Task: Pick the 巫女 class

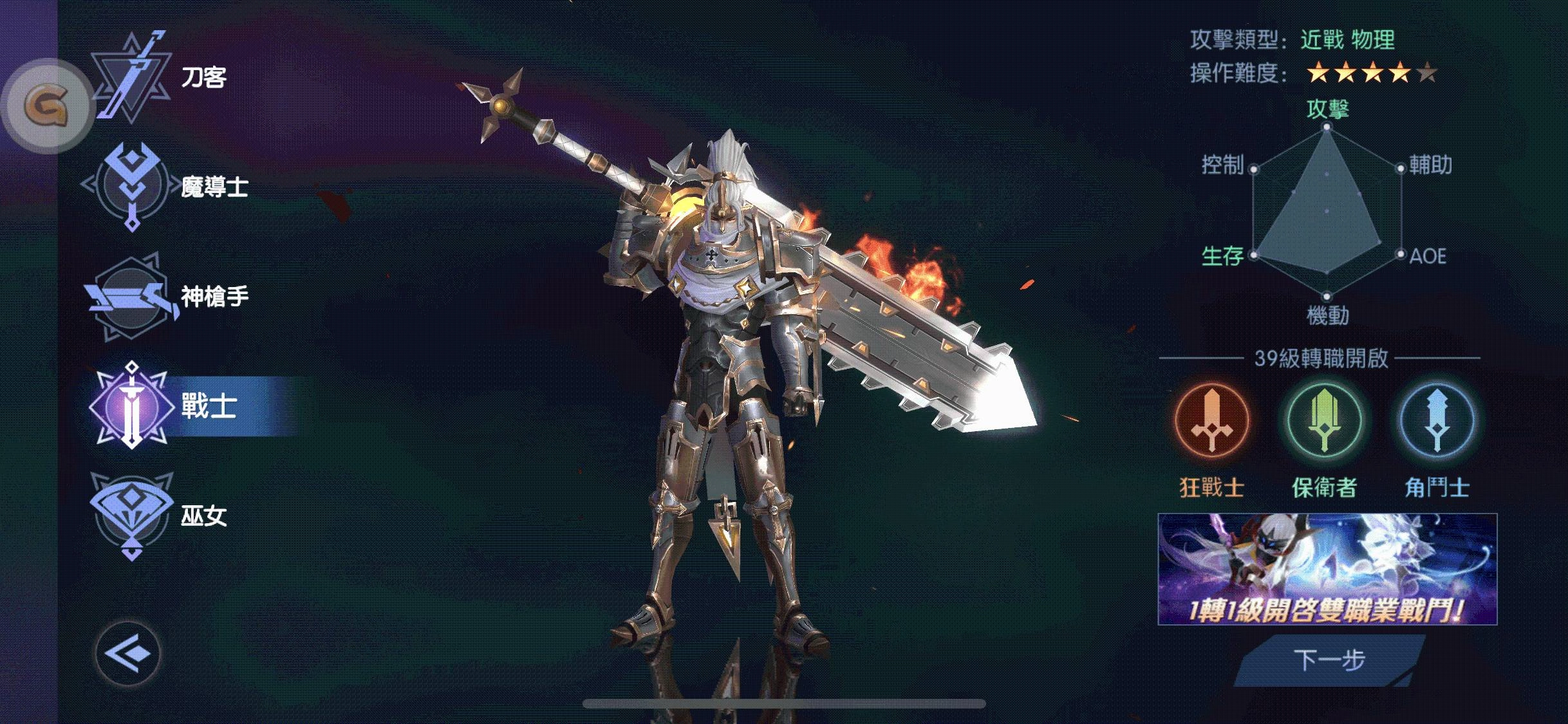Action: tap(161, 516)
